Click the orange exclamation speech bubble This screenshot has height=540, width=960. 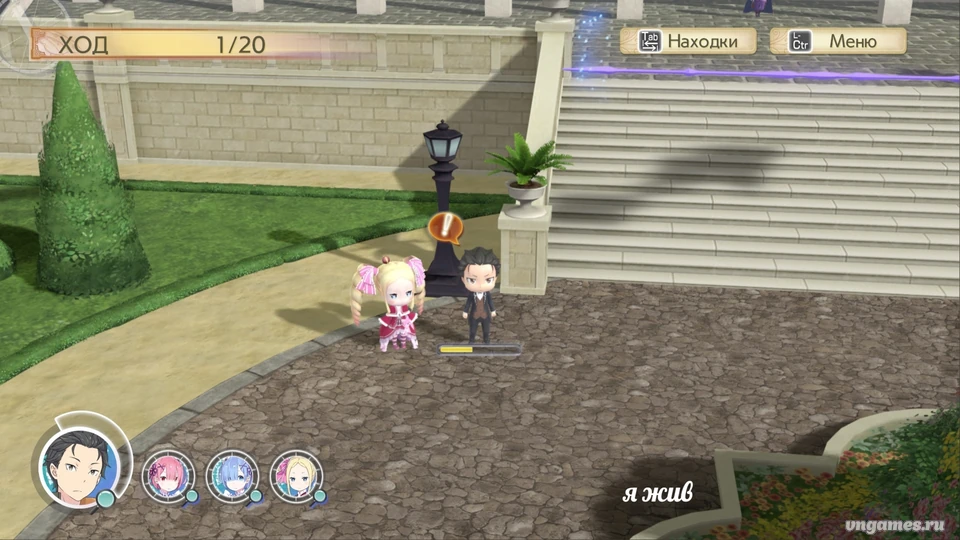[445, 227]
